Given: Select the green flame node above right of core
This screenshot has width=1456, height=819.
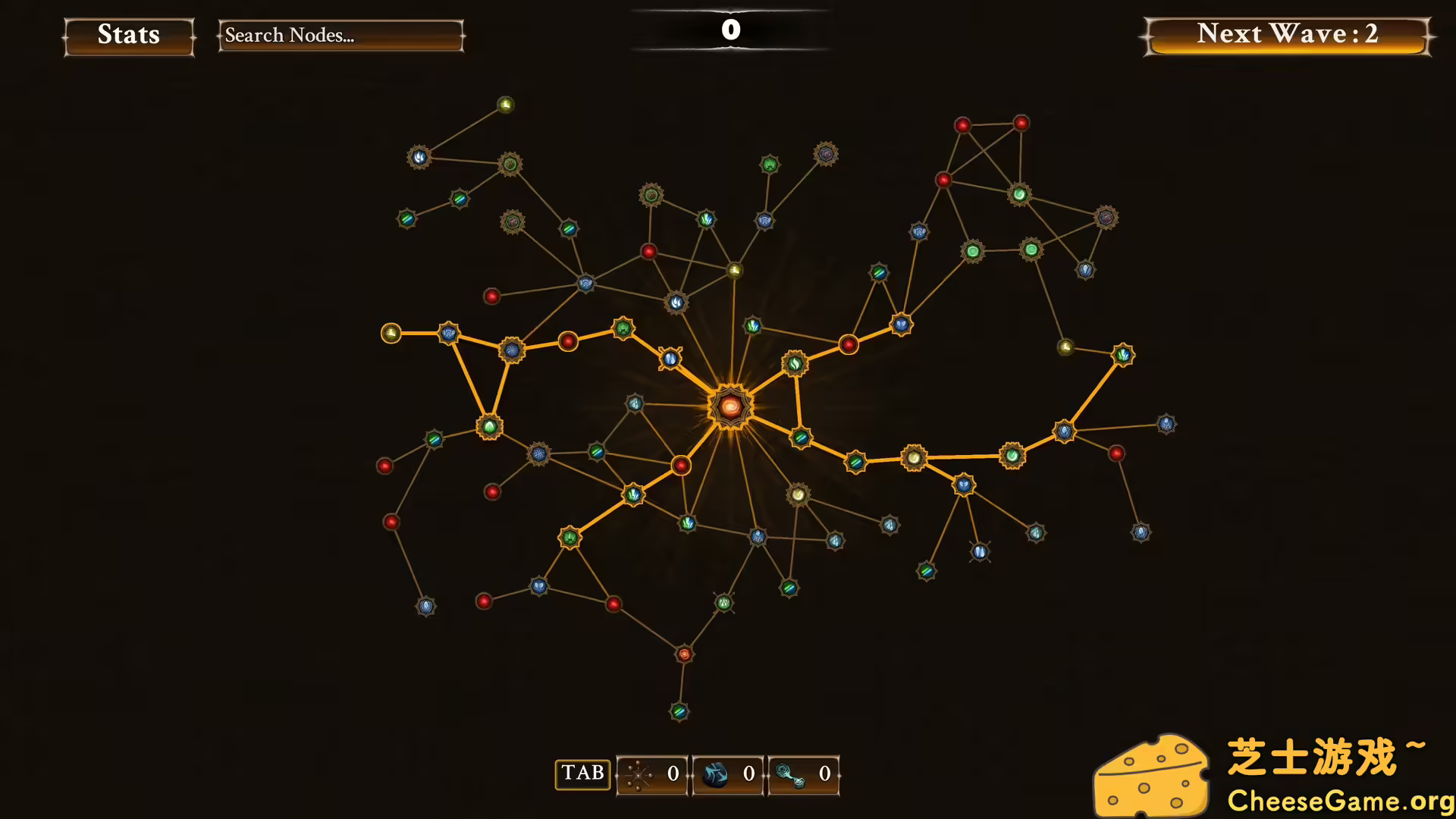Looking at the screenshot, I should tap(793, 362).
